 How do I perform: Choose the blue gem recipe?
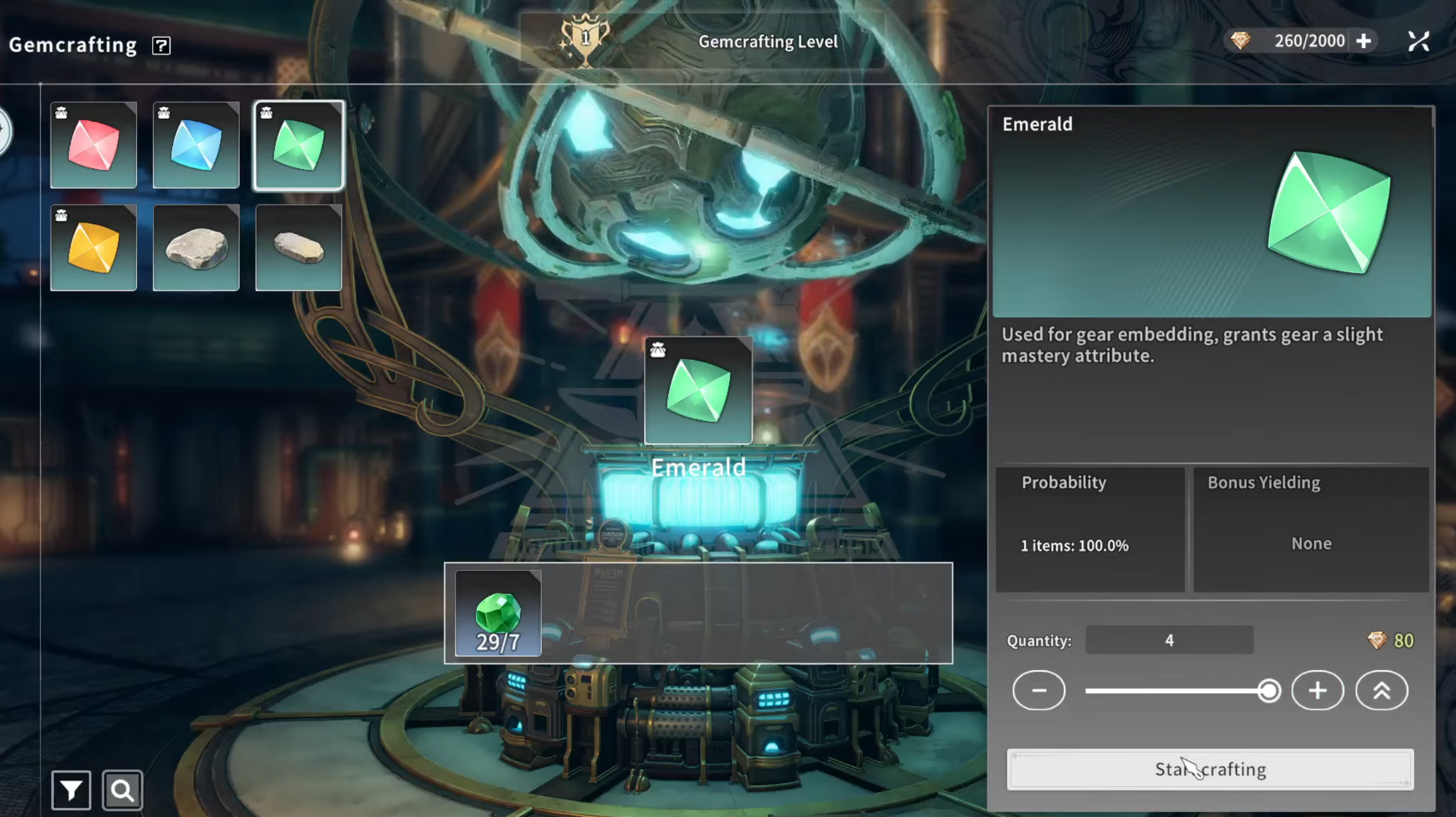click(x=196, y=145)
